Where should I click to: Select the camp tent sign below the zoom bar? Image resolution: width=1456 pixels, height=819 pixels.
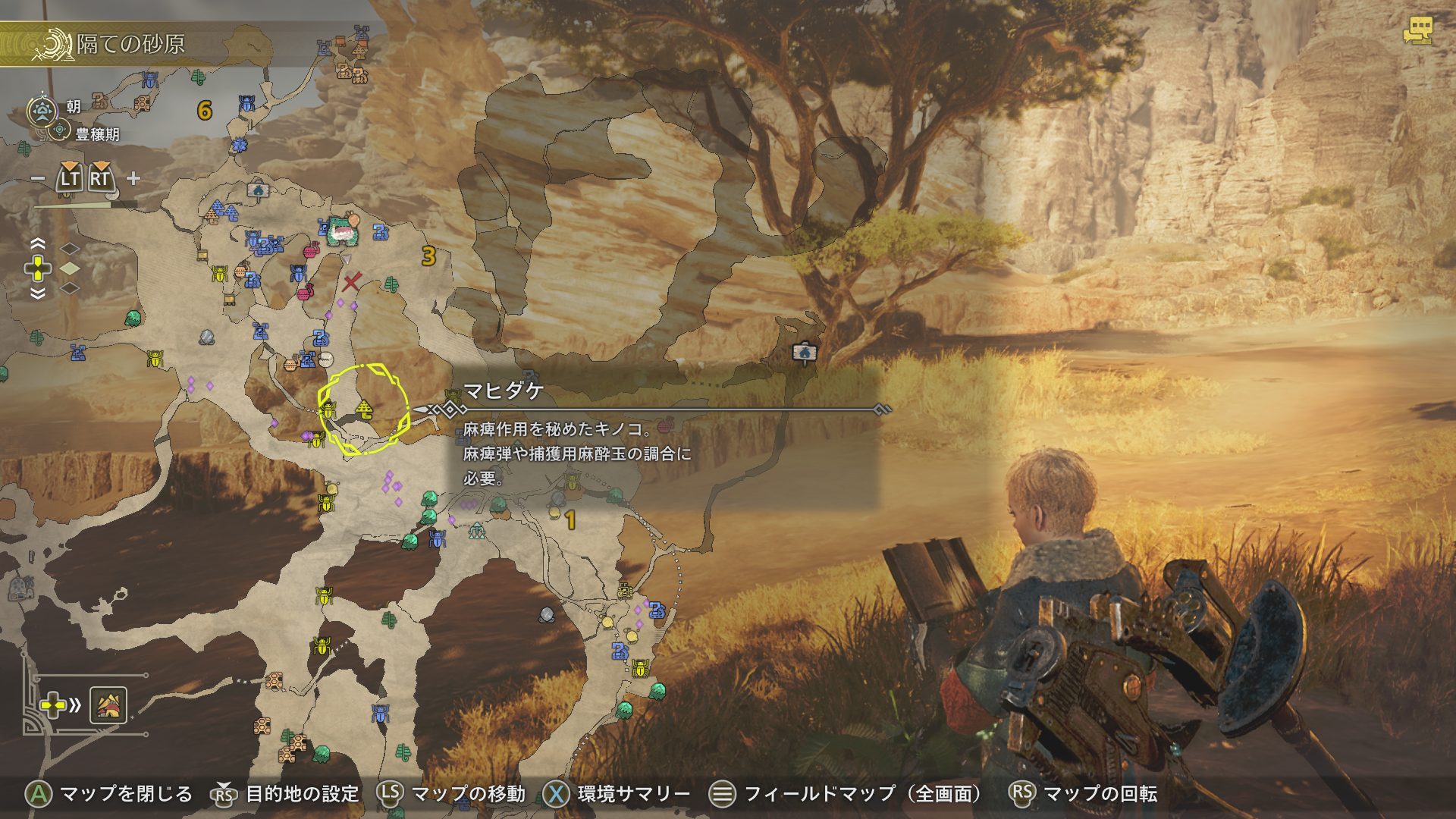click(x=258, y=190)
